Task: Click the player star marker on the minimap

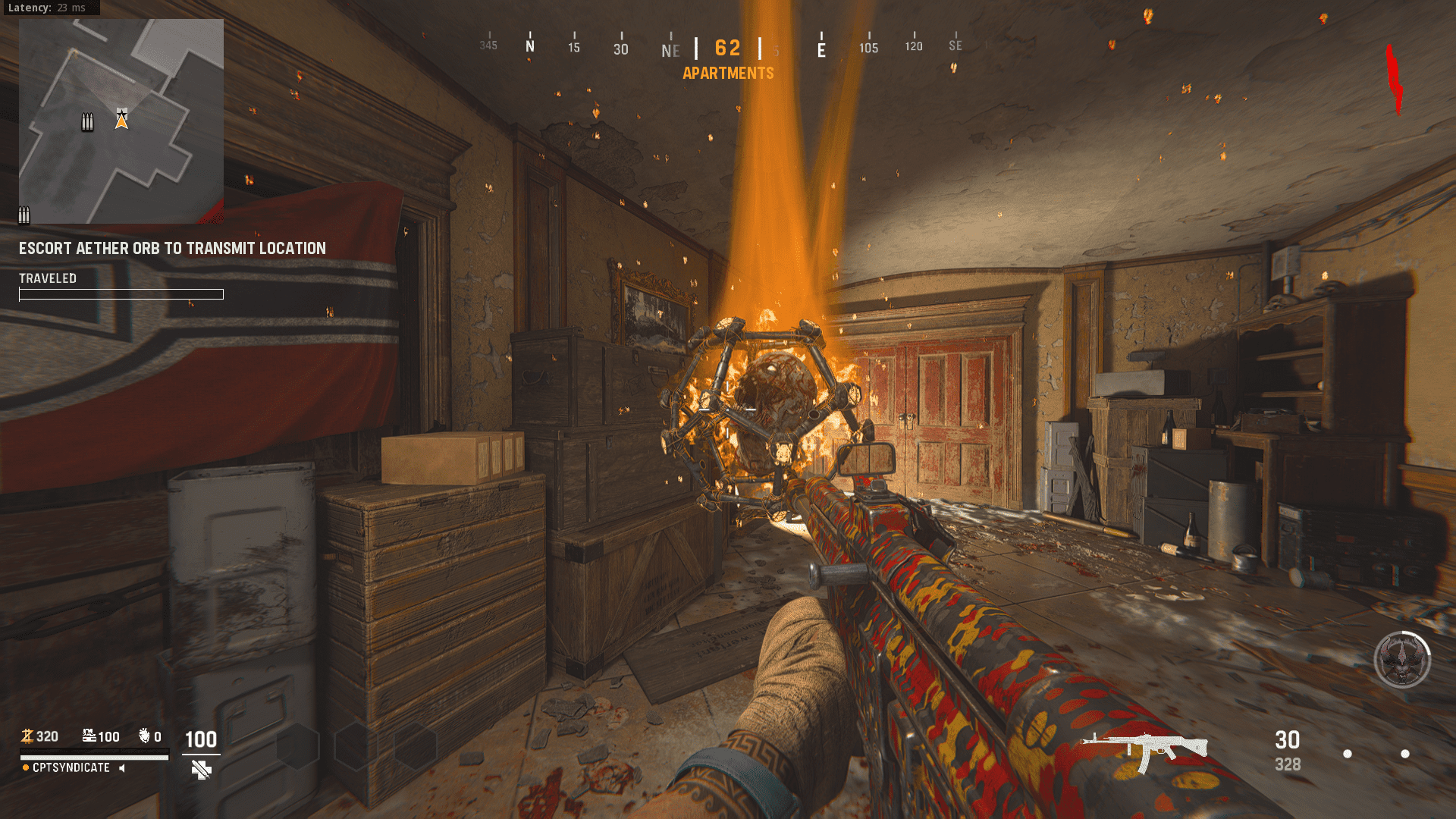Action: [x=121, y=118]
